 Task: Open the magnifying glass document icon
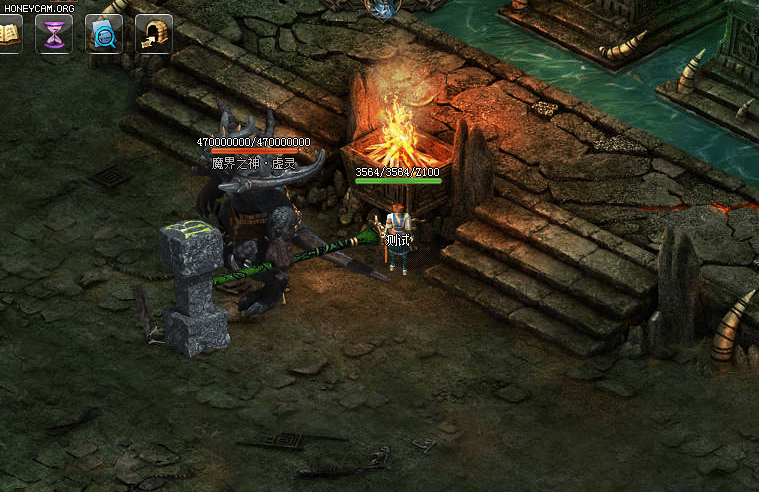coord(104,35)
